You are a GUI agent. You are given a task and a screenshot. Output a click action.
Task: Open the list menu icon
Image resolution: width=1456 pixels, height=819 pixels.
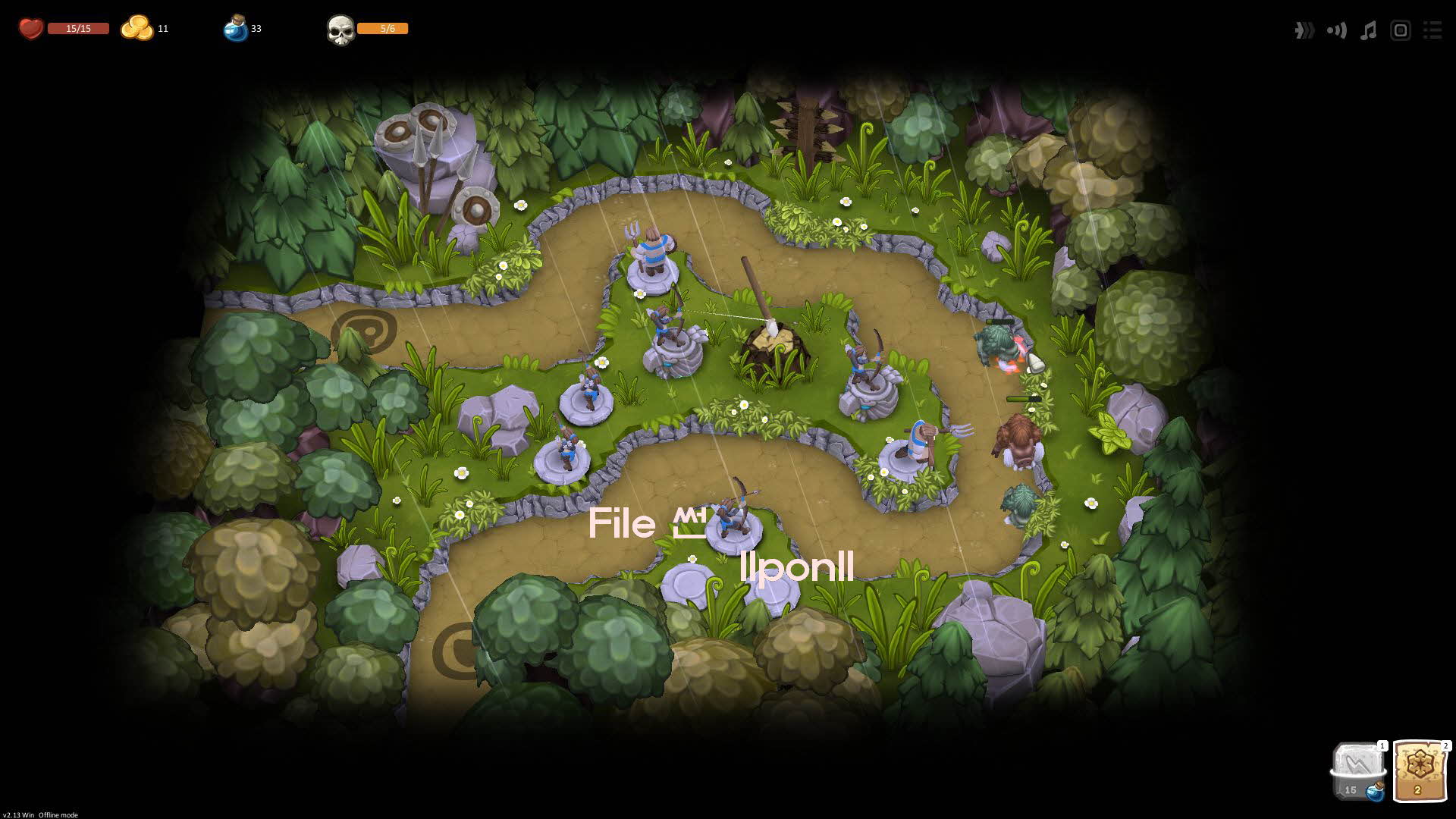coord(1432,30)
